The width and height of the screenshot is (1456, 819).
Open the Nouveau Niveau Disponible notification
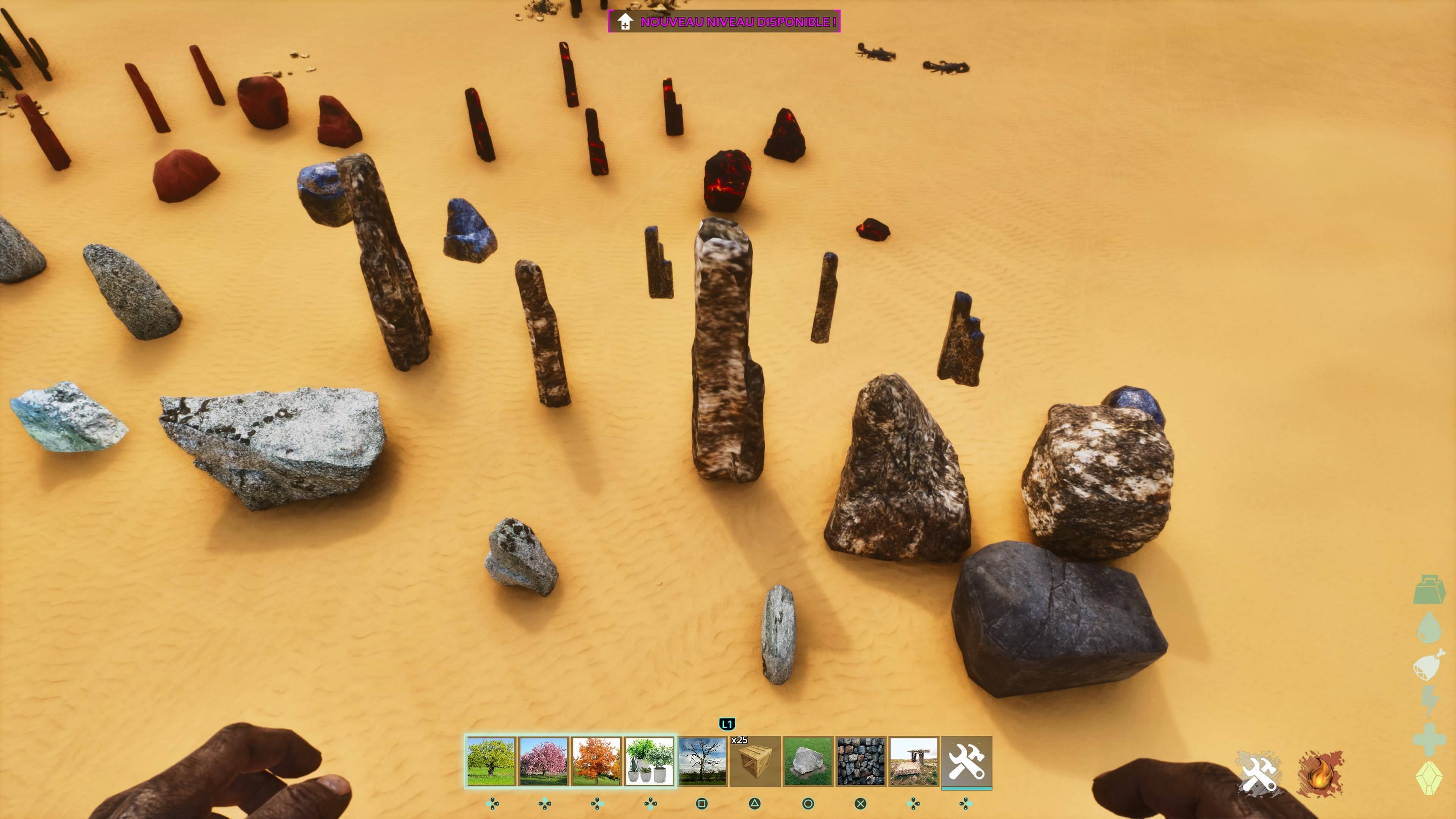click(x=724, y=22)
